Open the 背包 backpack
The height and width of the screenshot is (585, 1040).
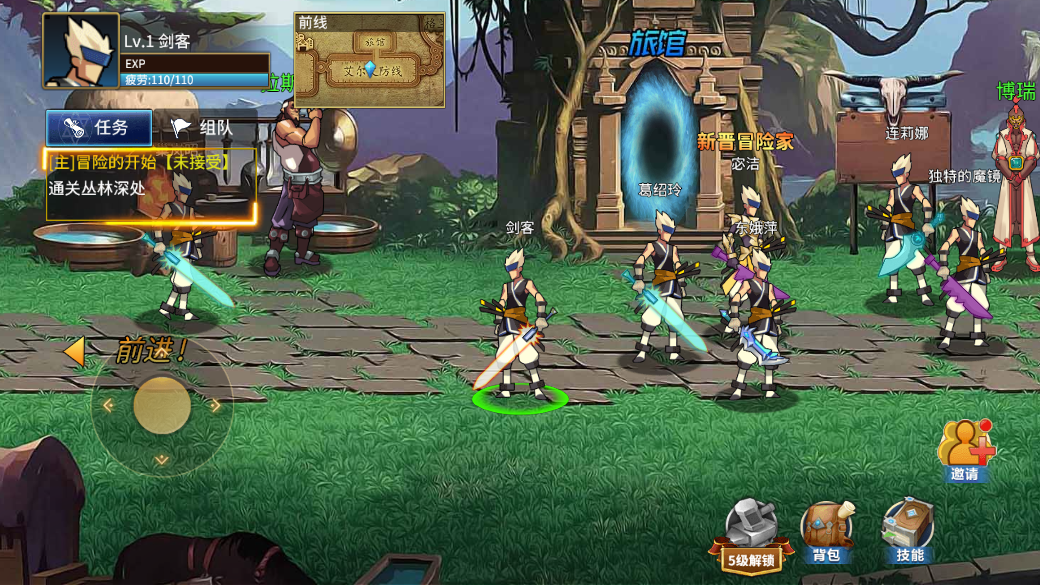tap(826, 532)
